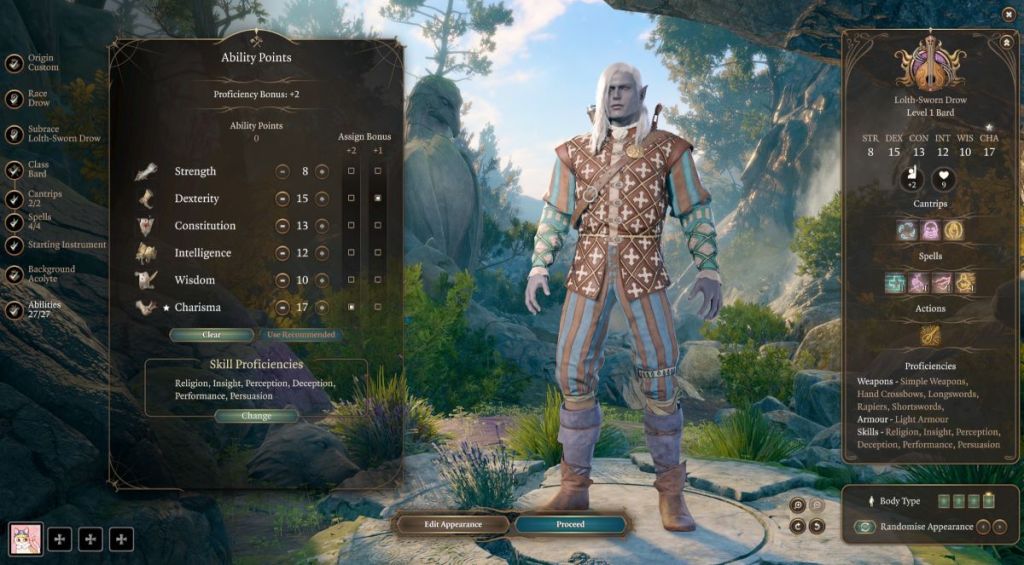Select the pink-haired party member portrait
The image size is (1024, 565).
pos(25,539)
